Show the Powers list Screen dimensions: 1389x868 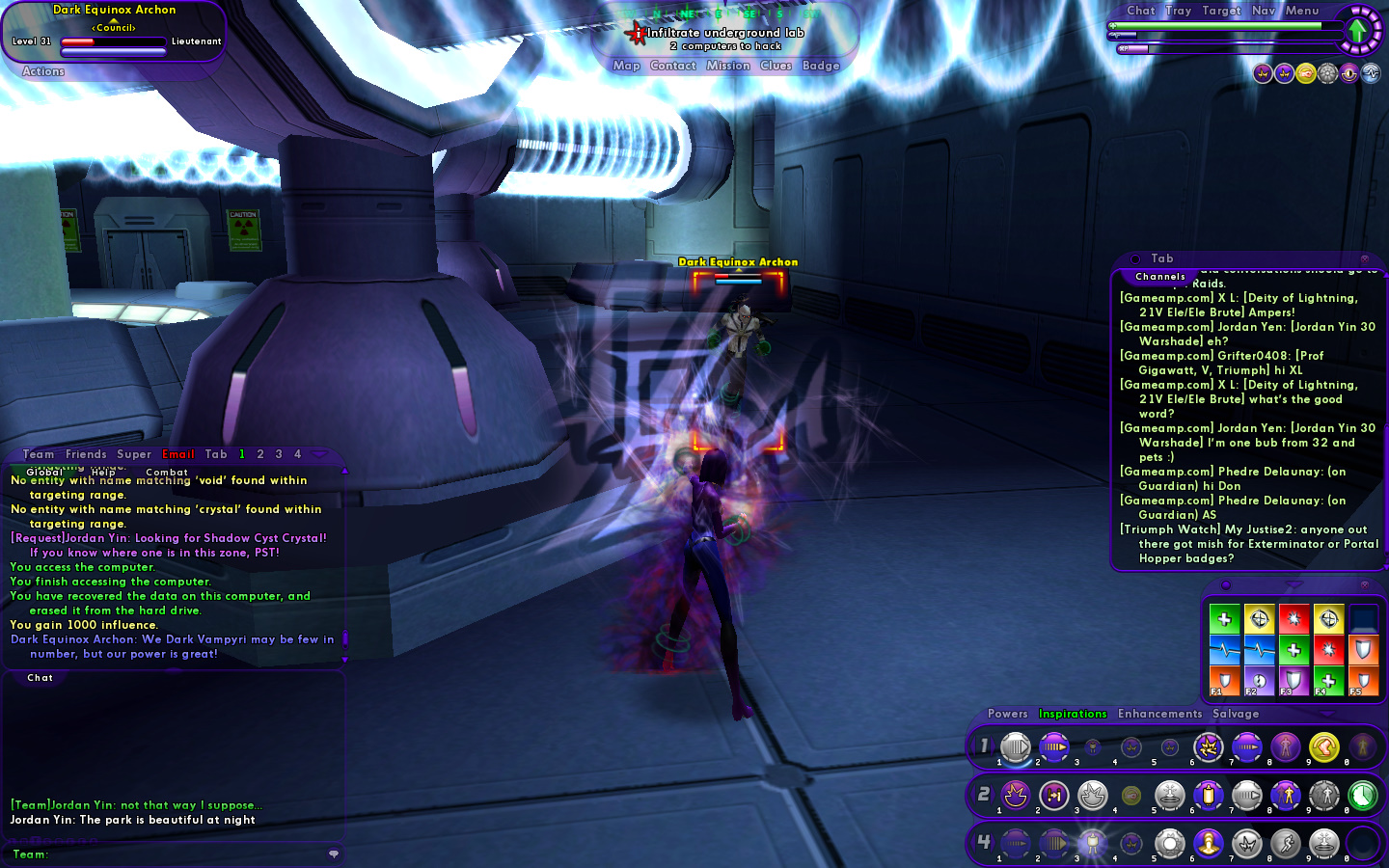point(1007,714)
